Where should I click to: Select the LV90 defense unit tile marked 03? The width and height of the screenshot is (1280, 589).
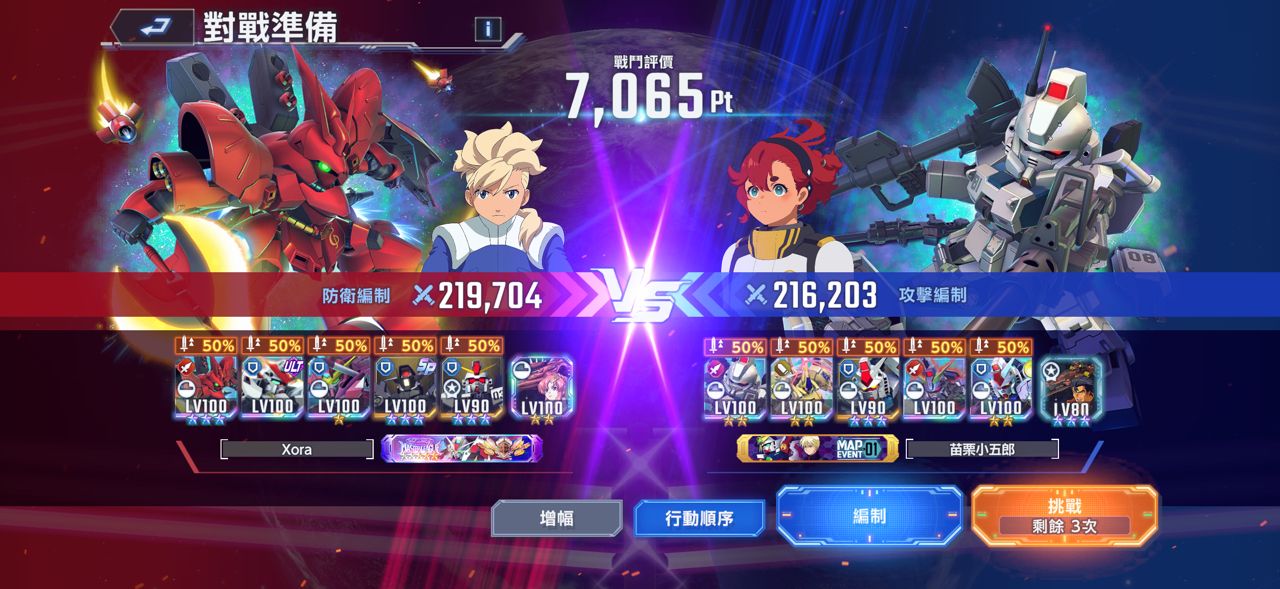click(472, 385)
